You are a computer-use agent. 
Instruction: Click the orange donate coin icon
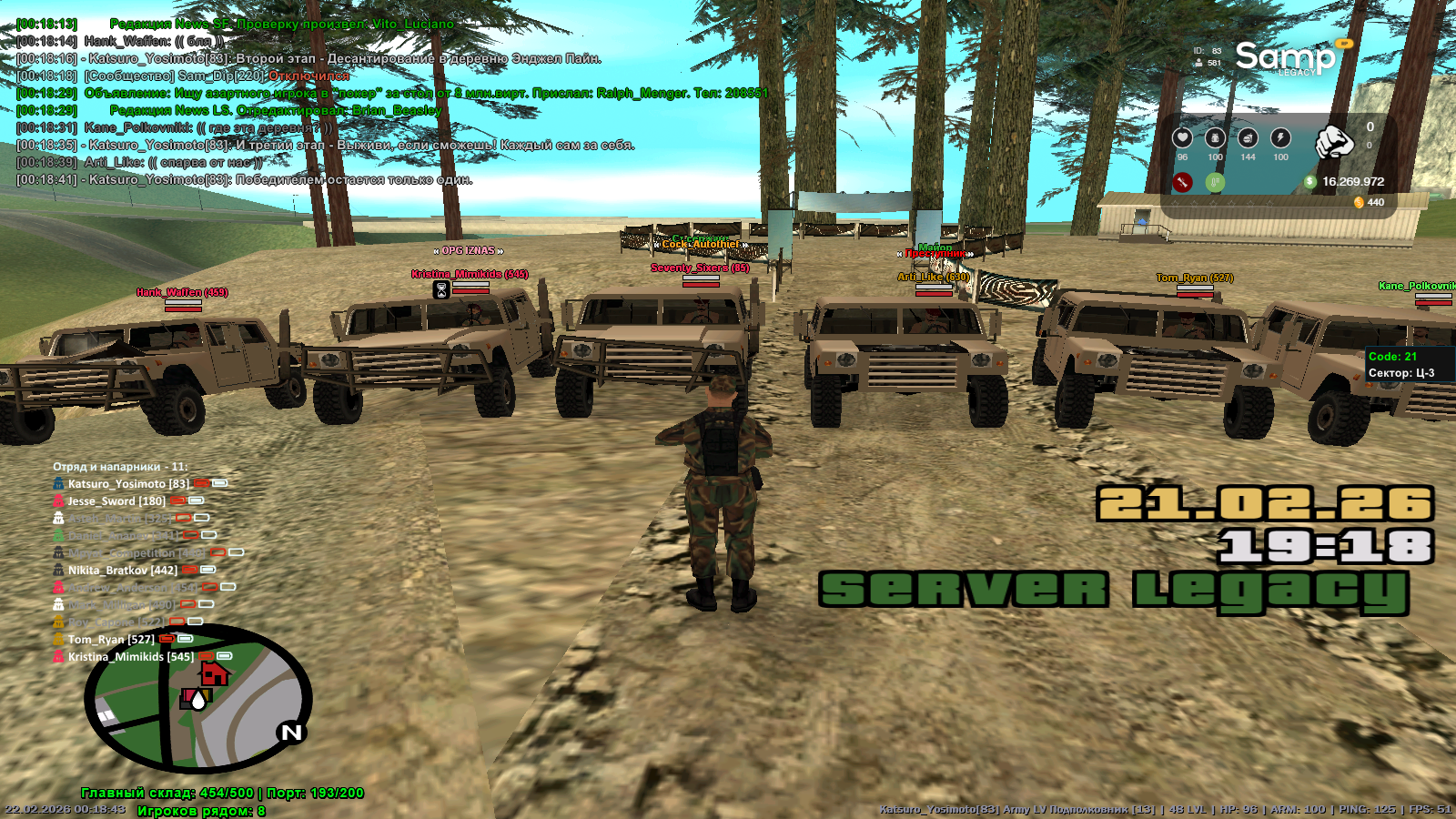pos(1359,202)
